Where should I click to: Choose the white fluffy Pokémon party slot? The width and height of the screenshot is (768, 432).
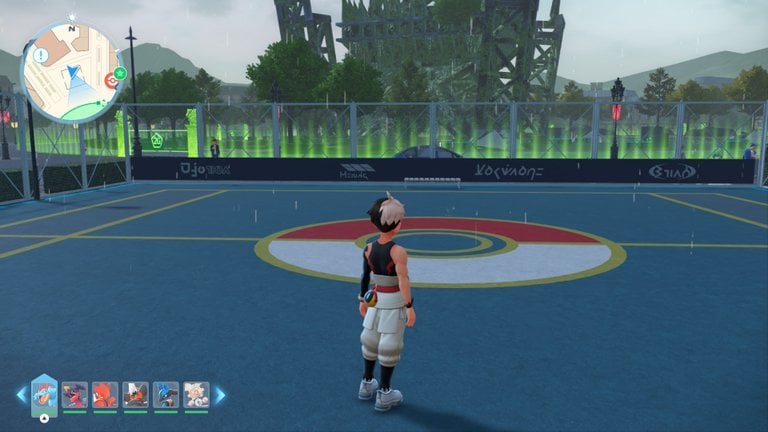196,394
